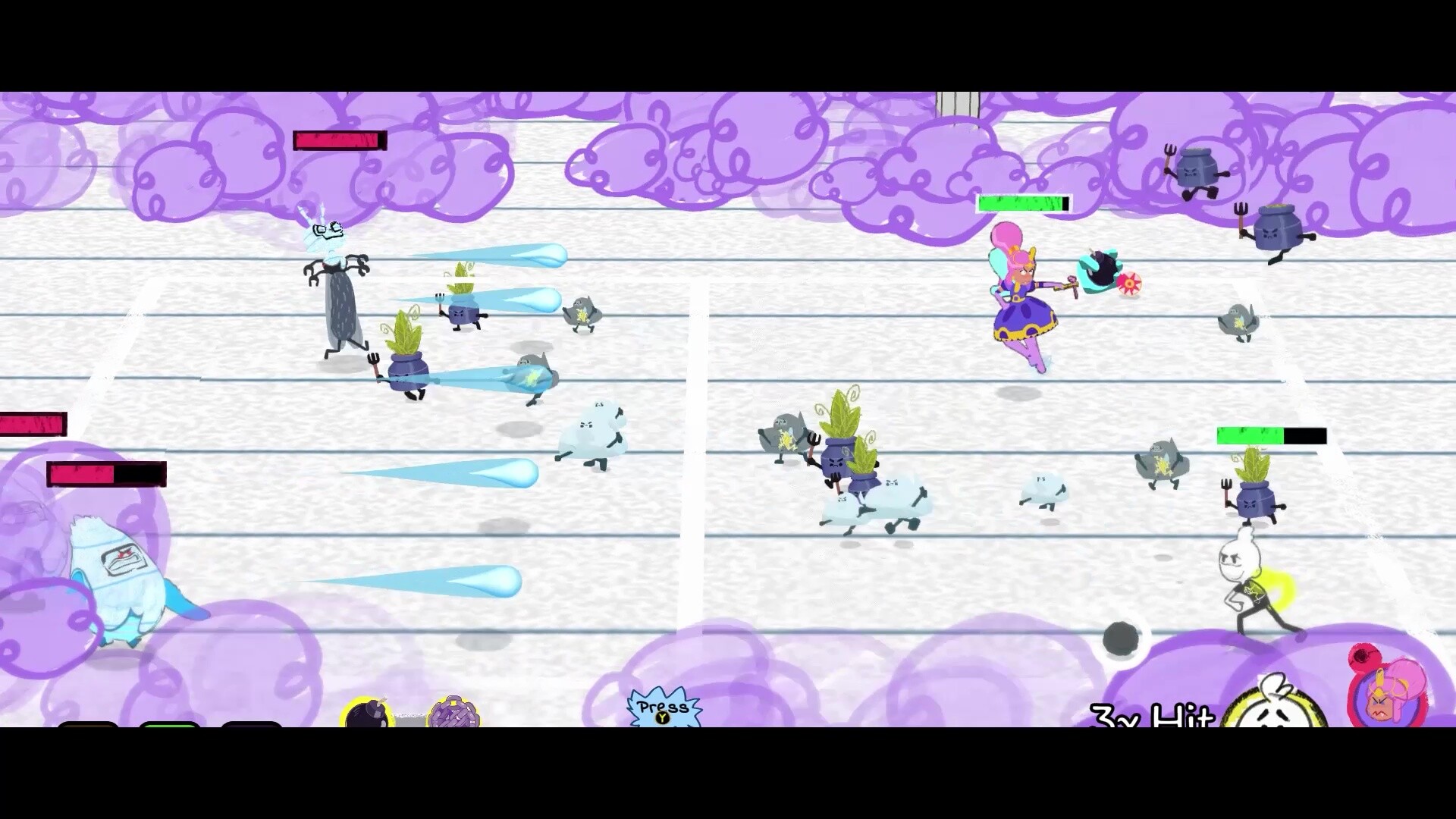Toggle the green health bar above the fairy
The width and height of the screenshot is (1456, 819).
1022,202
